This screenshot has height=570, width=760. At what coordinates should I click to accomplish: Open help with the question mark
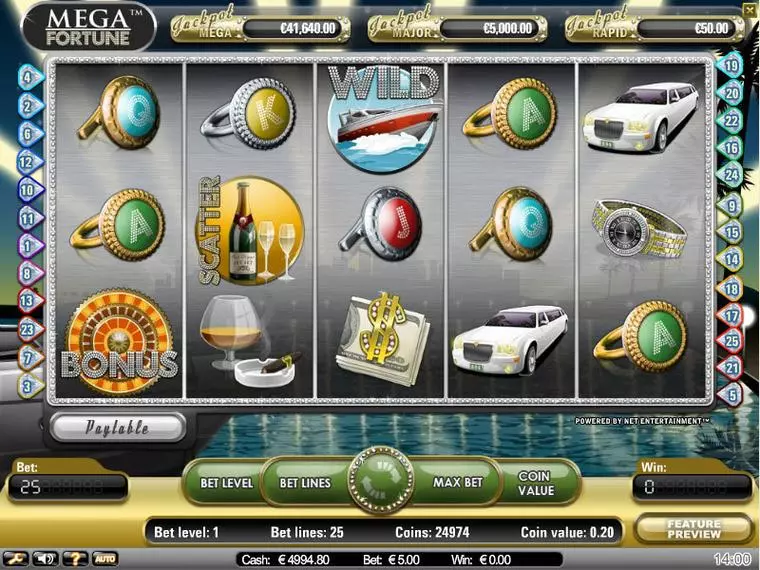(74, 558)
